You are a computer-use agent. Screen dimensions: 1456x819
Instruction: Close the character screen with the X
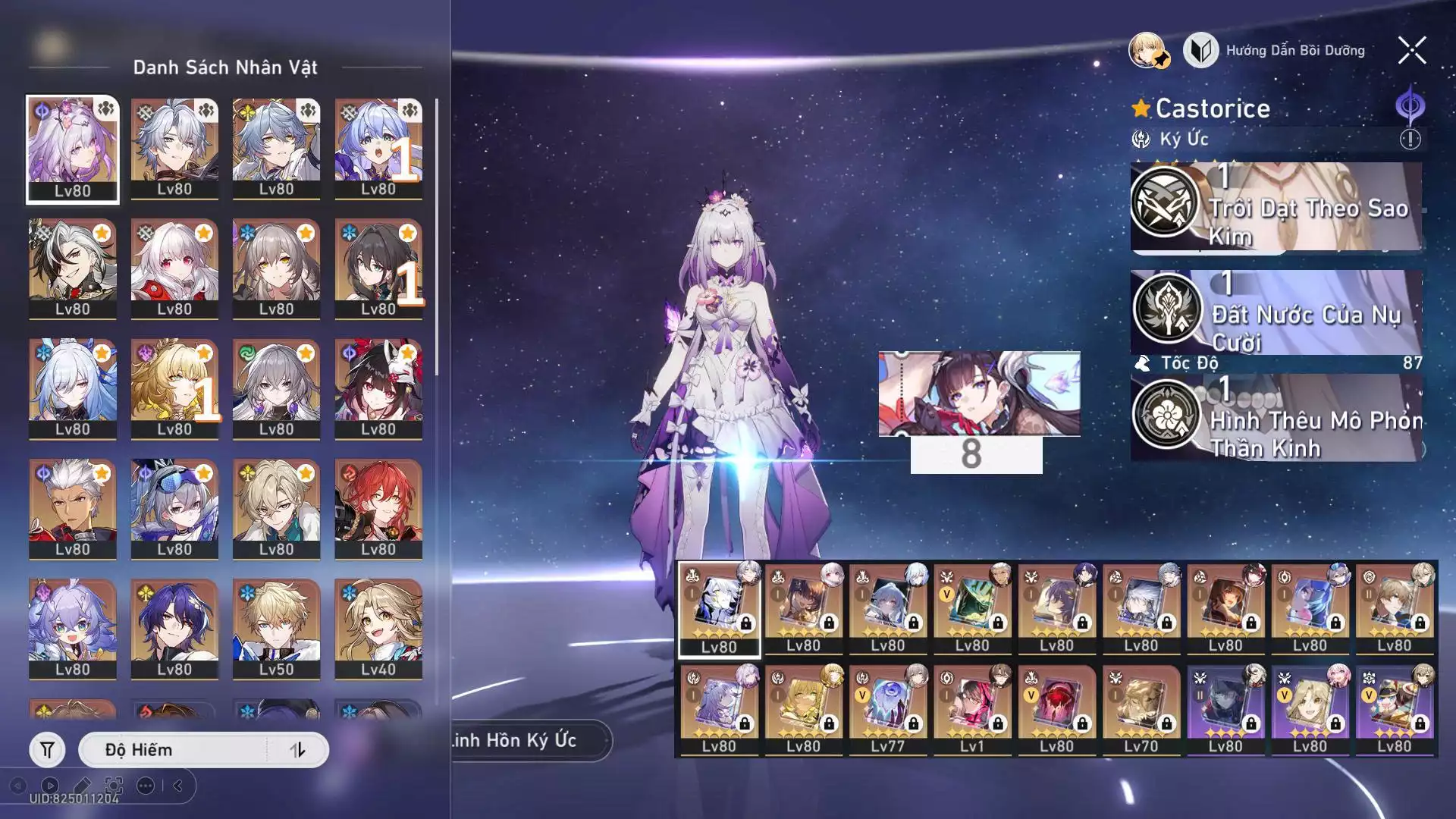[1411, 51]
